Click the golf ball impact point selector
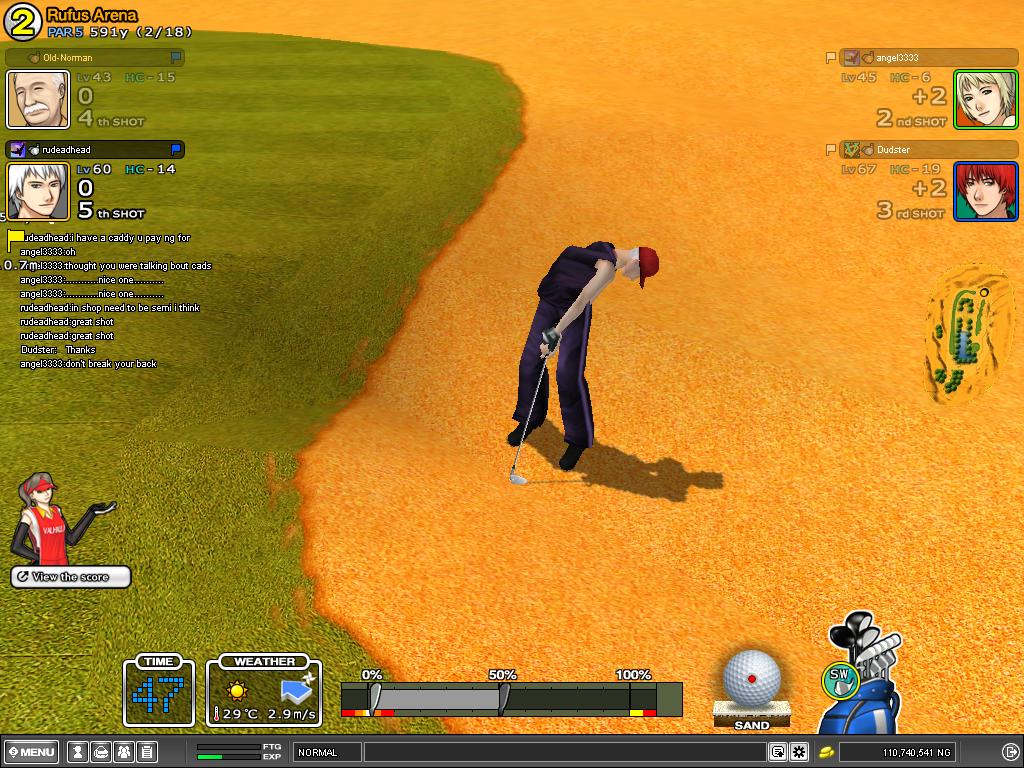 (751, 678)
